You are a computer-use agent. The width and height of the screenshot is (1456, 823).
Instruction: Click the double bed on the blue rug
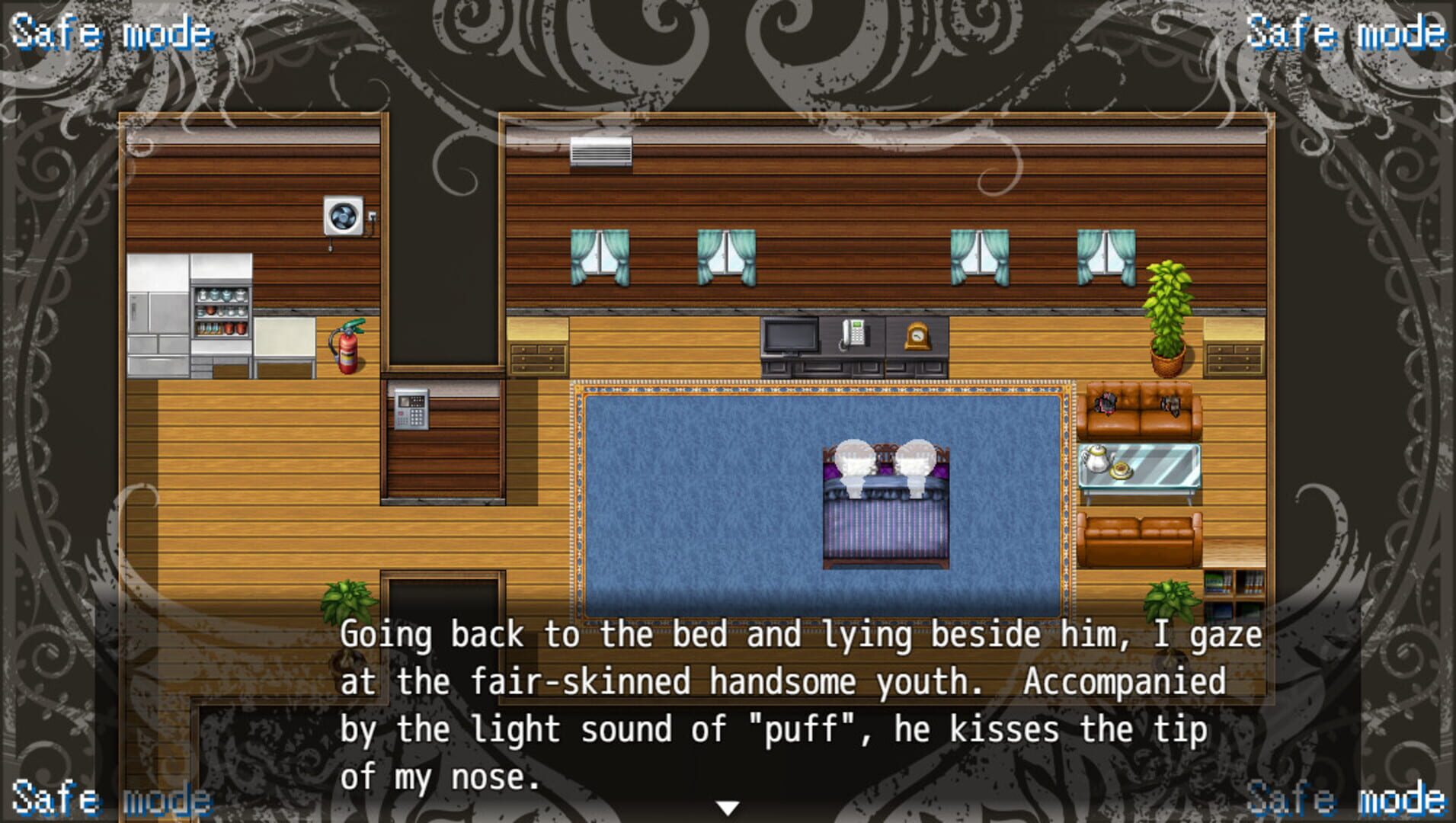click(884, 507)
